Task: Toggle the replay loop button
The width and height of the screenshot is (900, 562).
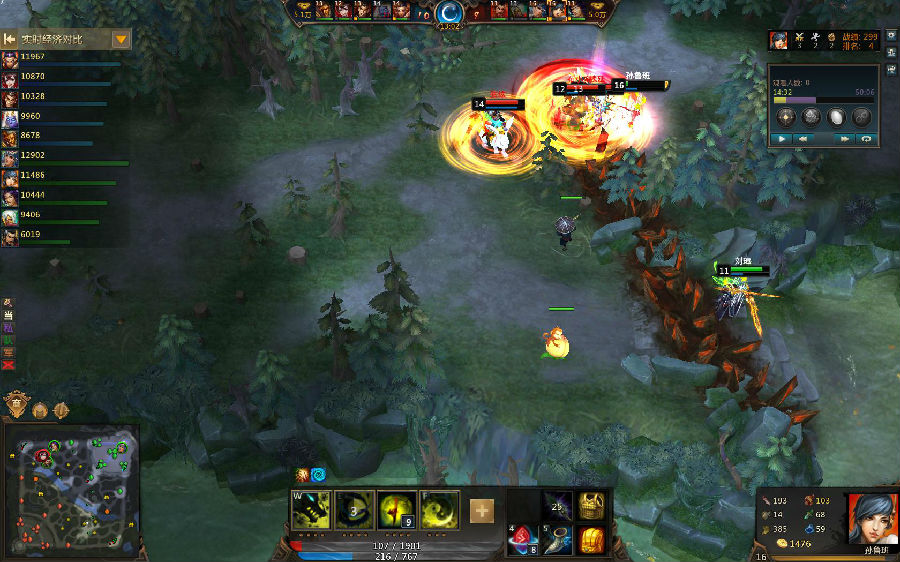Action: coord(866,139)
